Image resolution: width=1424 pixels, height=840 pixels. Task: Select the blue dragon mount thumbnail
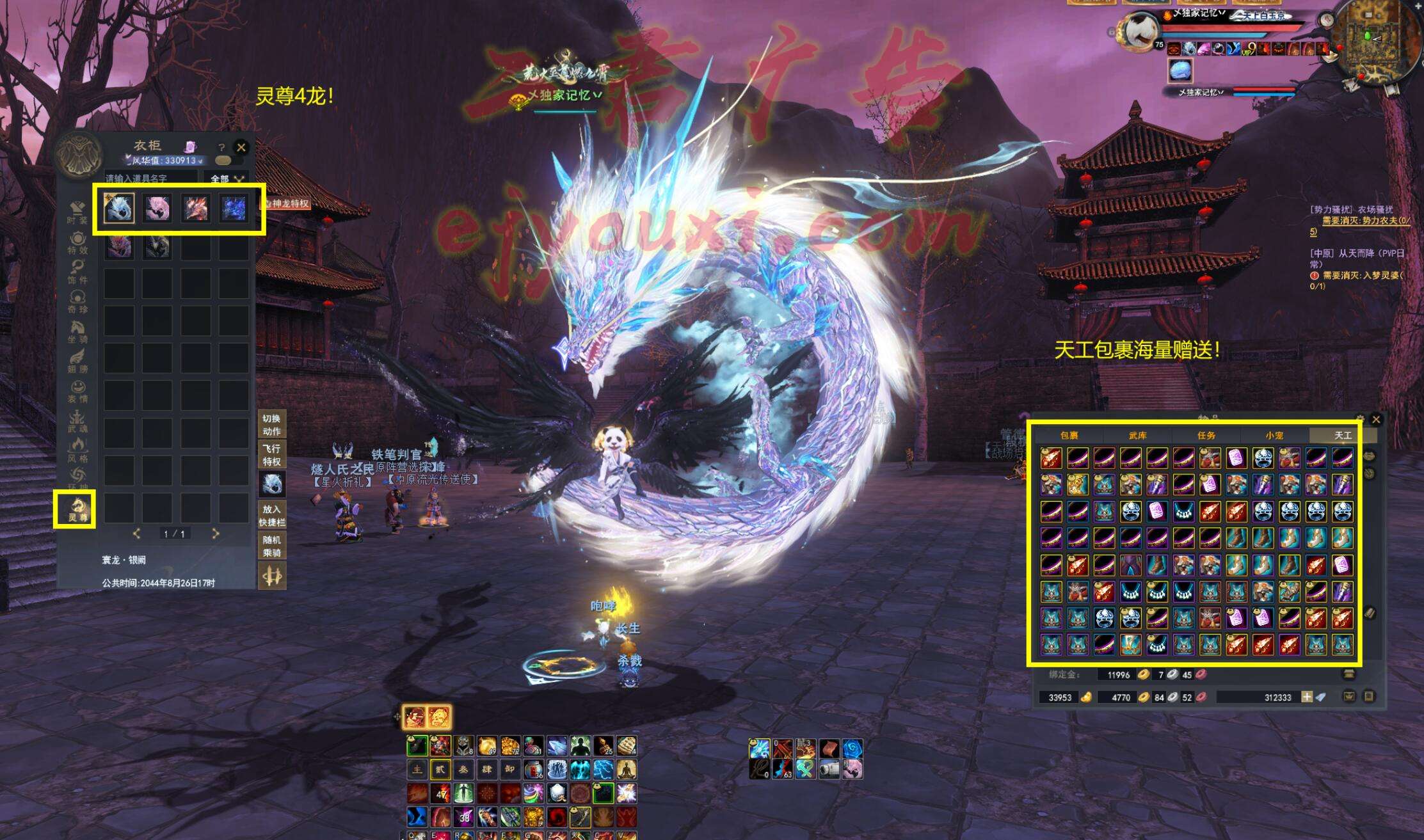[233, 209]
